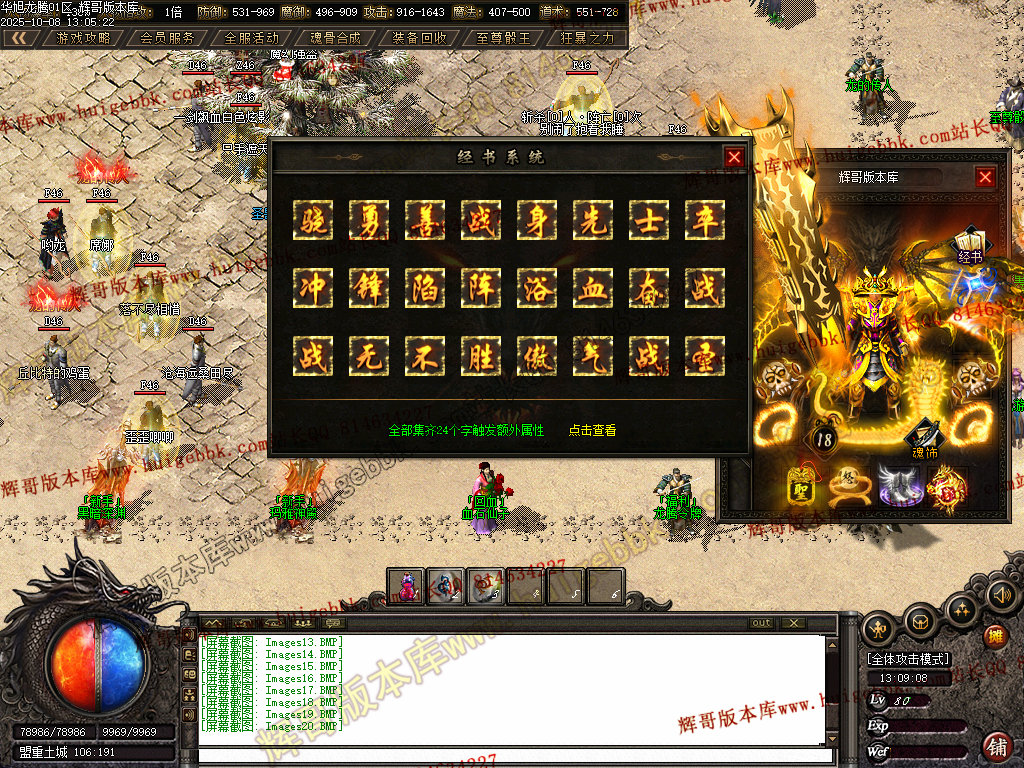Screen dimensions: 1024x768
Task: Show the 全服活动 server events
Action: tap(251, 38)
